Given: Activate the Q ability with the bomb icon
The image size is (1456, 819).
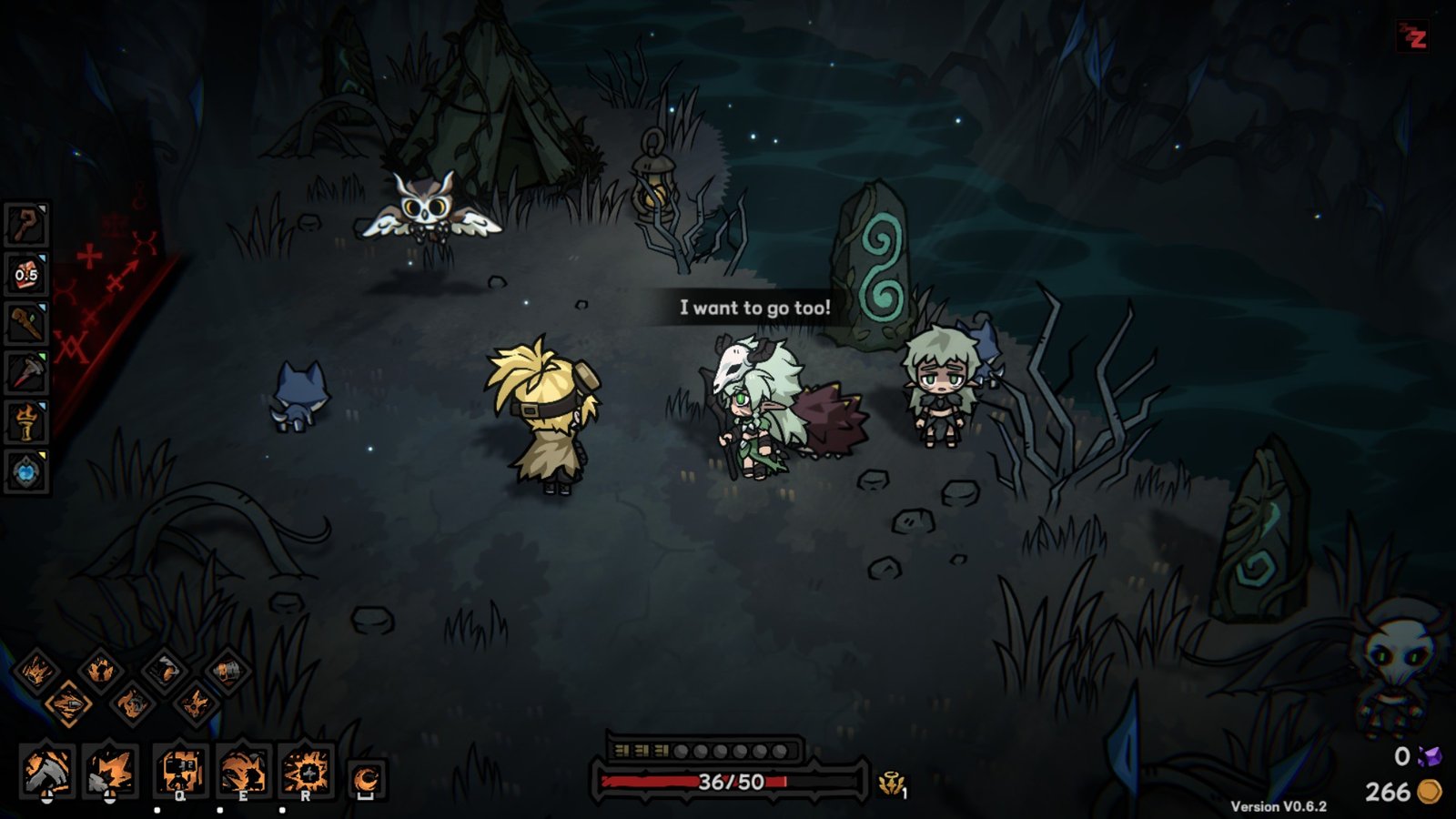Looking at the screenshot, I should tap(178, 769).
